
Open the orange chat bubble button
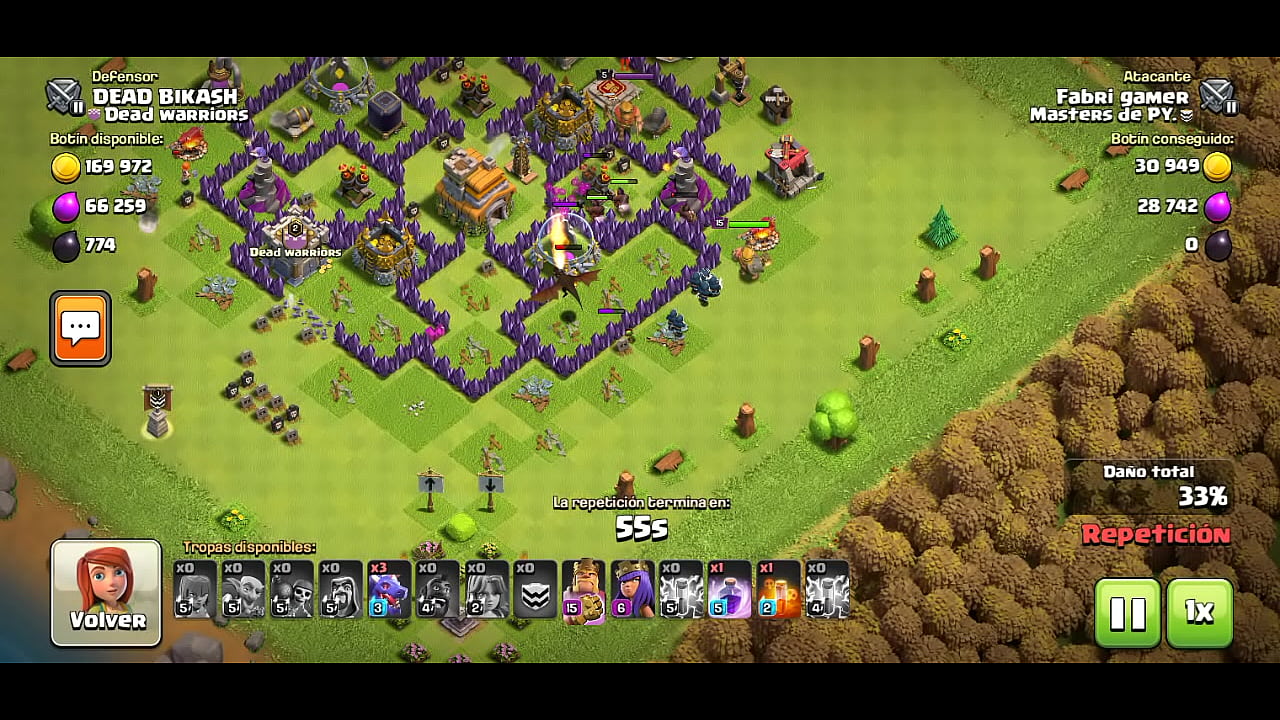coord(80,328)
